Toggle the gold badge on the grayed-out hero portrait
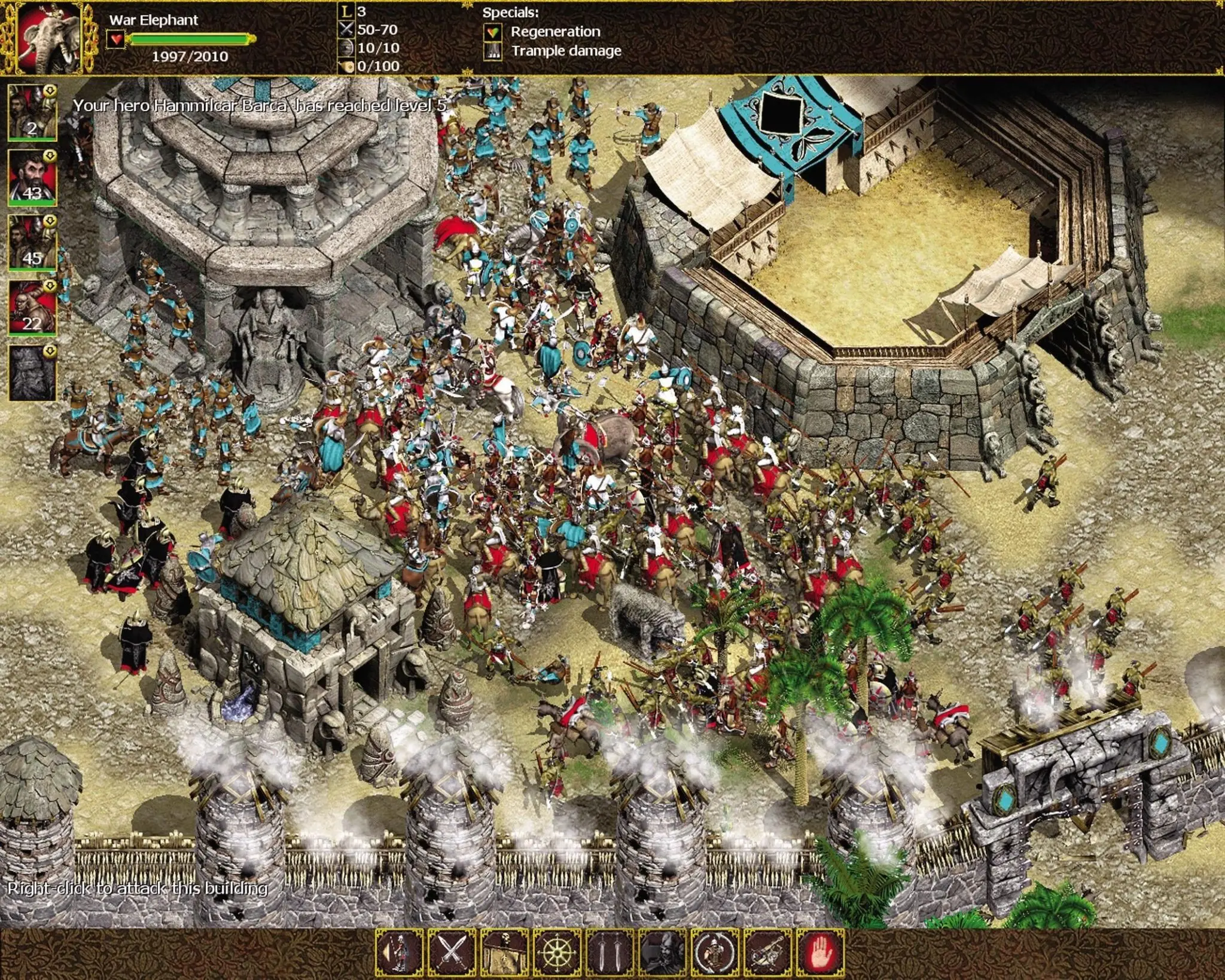The image size is (1225, 980). click(x=51, y=344)
